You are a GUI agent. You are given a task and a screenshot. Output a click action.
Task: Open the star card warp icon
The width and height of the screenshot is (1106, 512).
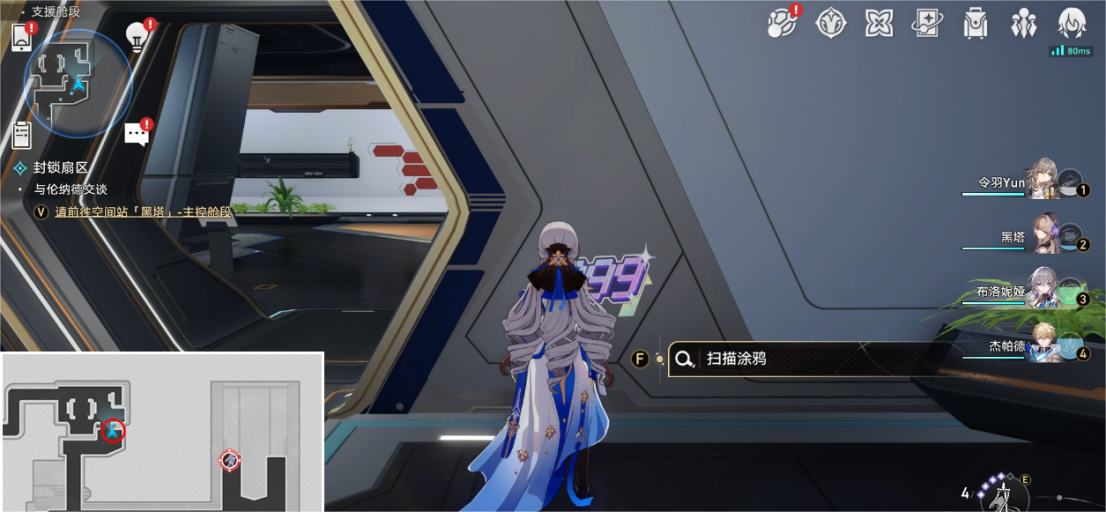click(927, 22)
